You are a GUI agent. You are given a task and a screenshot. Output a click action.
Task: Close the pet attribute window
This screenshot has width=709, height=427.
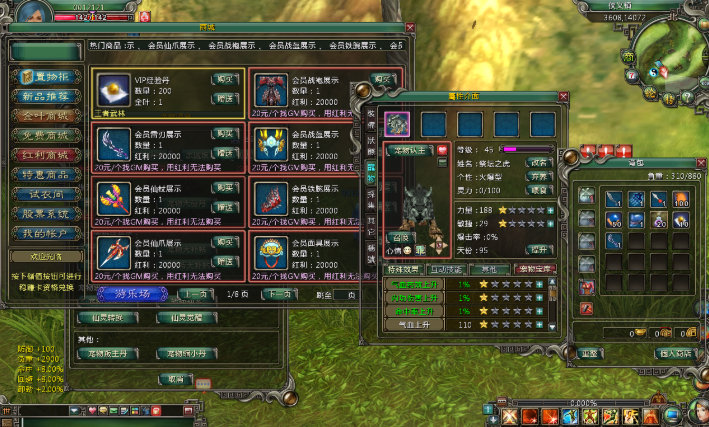coord(563,97)
